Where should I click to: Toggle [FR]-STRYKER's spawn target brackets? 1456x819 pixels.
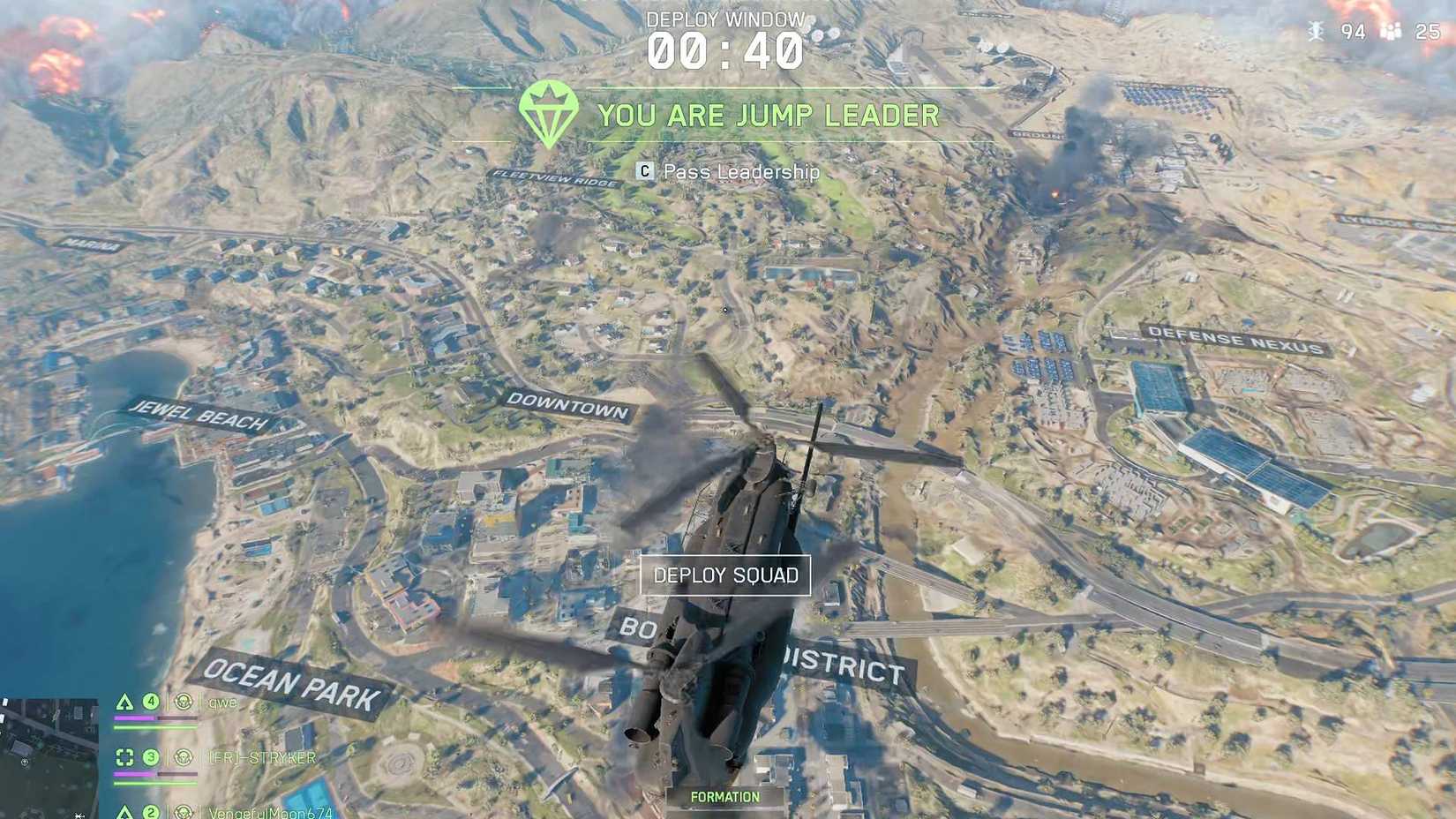pos(124,756)
